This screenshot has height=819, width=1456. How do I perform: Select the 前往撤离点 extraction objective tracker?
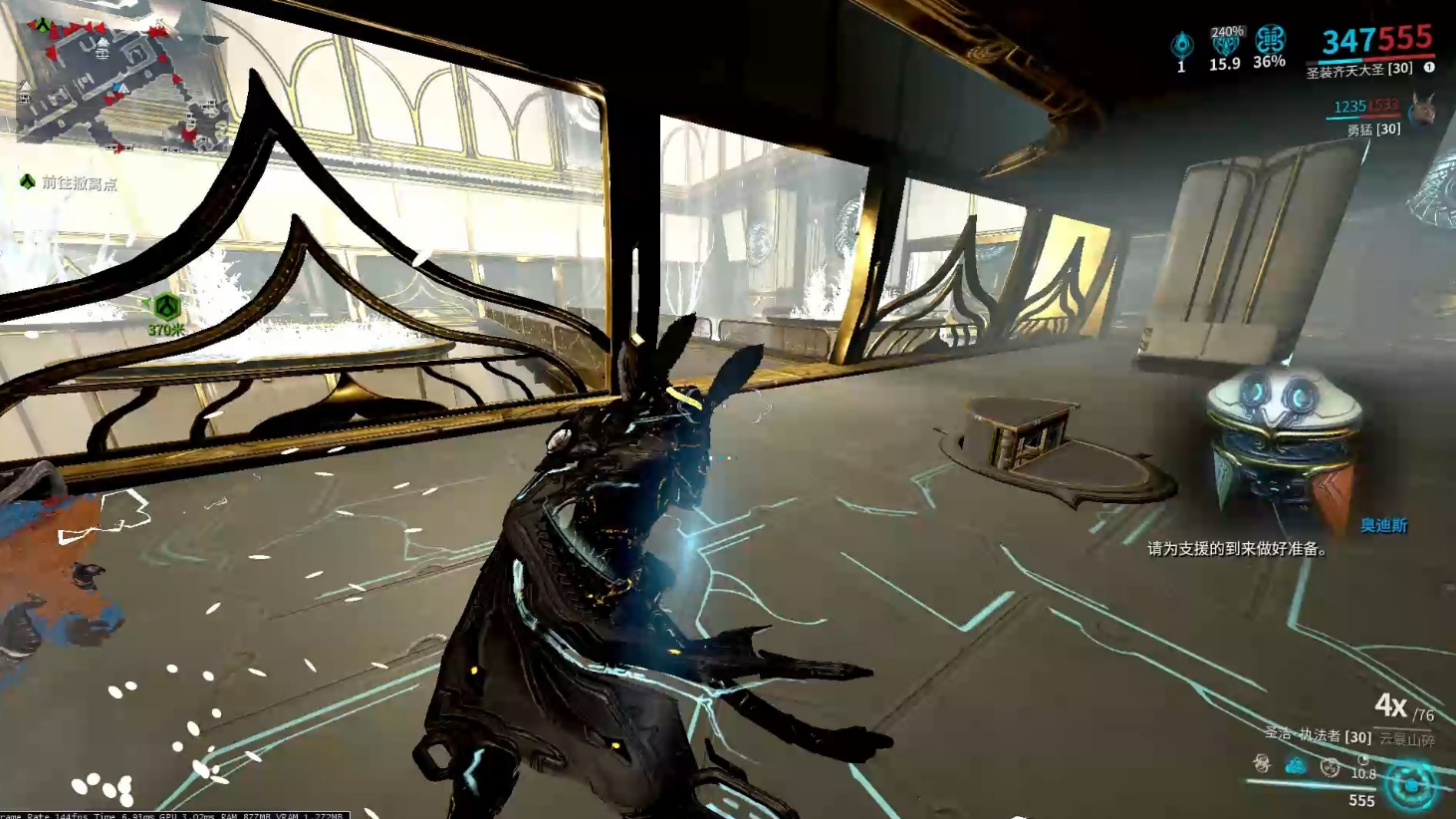pyautogui.click(x=70, y=182)
